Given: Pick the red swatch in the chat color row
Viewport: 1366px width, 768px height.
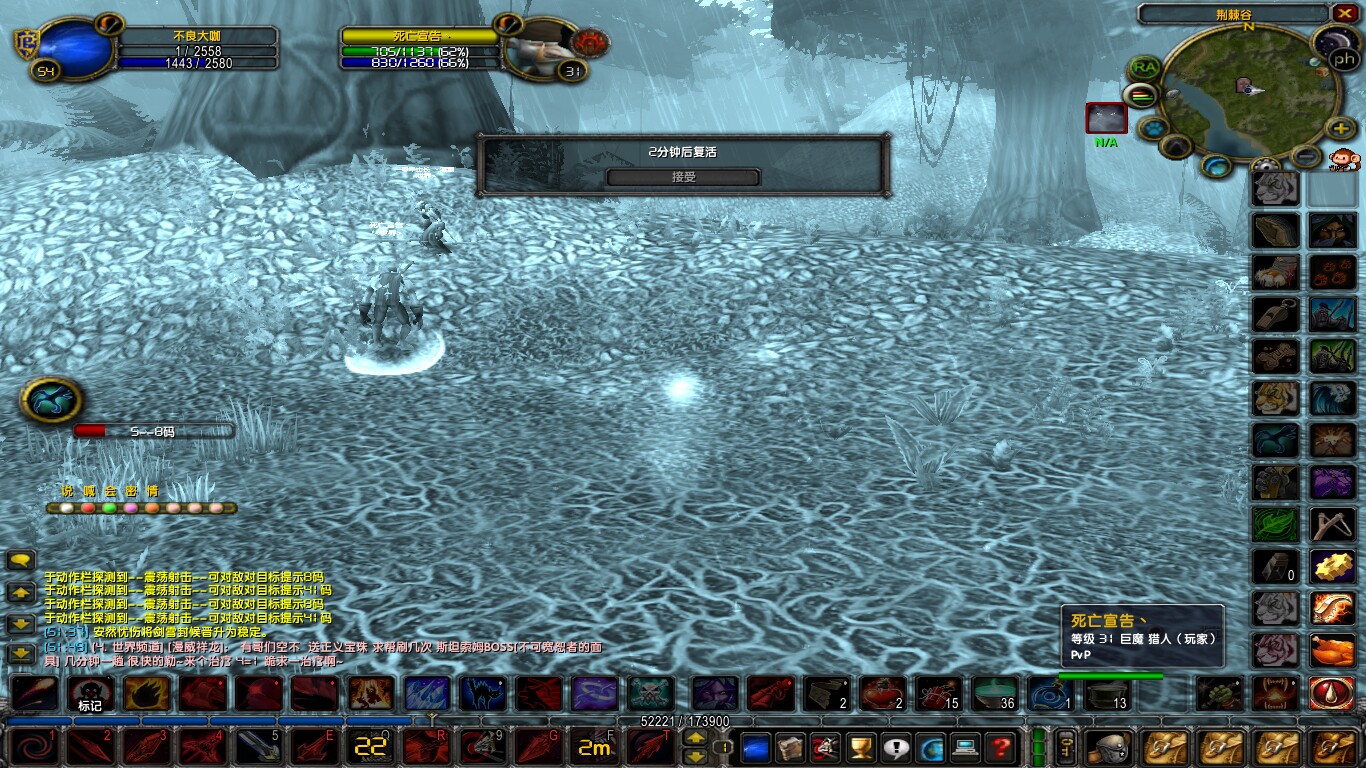Looking at the screenshot, I should tap(88, 508).
